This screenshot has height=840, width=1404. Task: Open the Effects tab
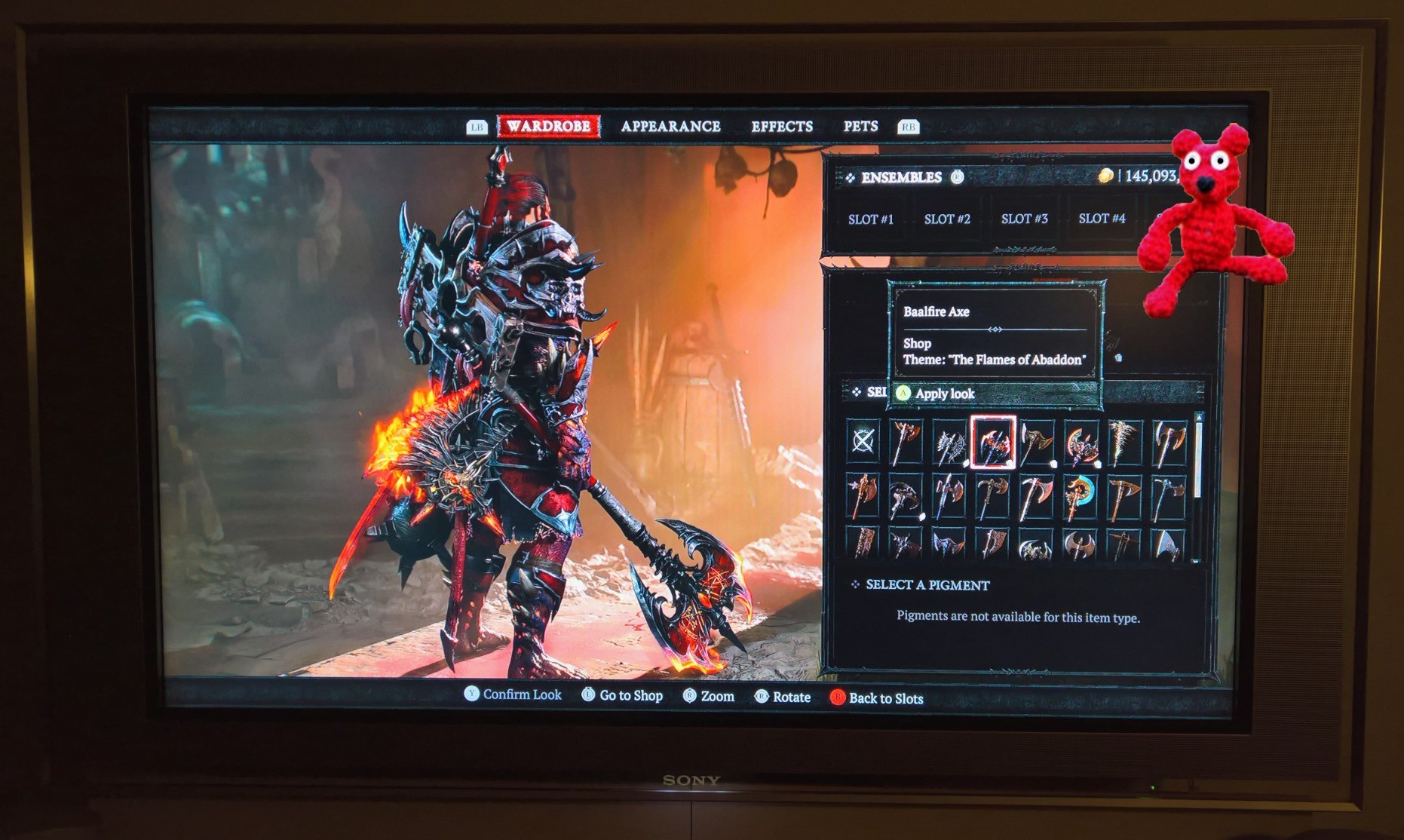click(x=781, y=126)
